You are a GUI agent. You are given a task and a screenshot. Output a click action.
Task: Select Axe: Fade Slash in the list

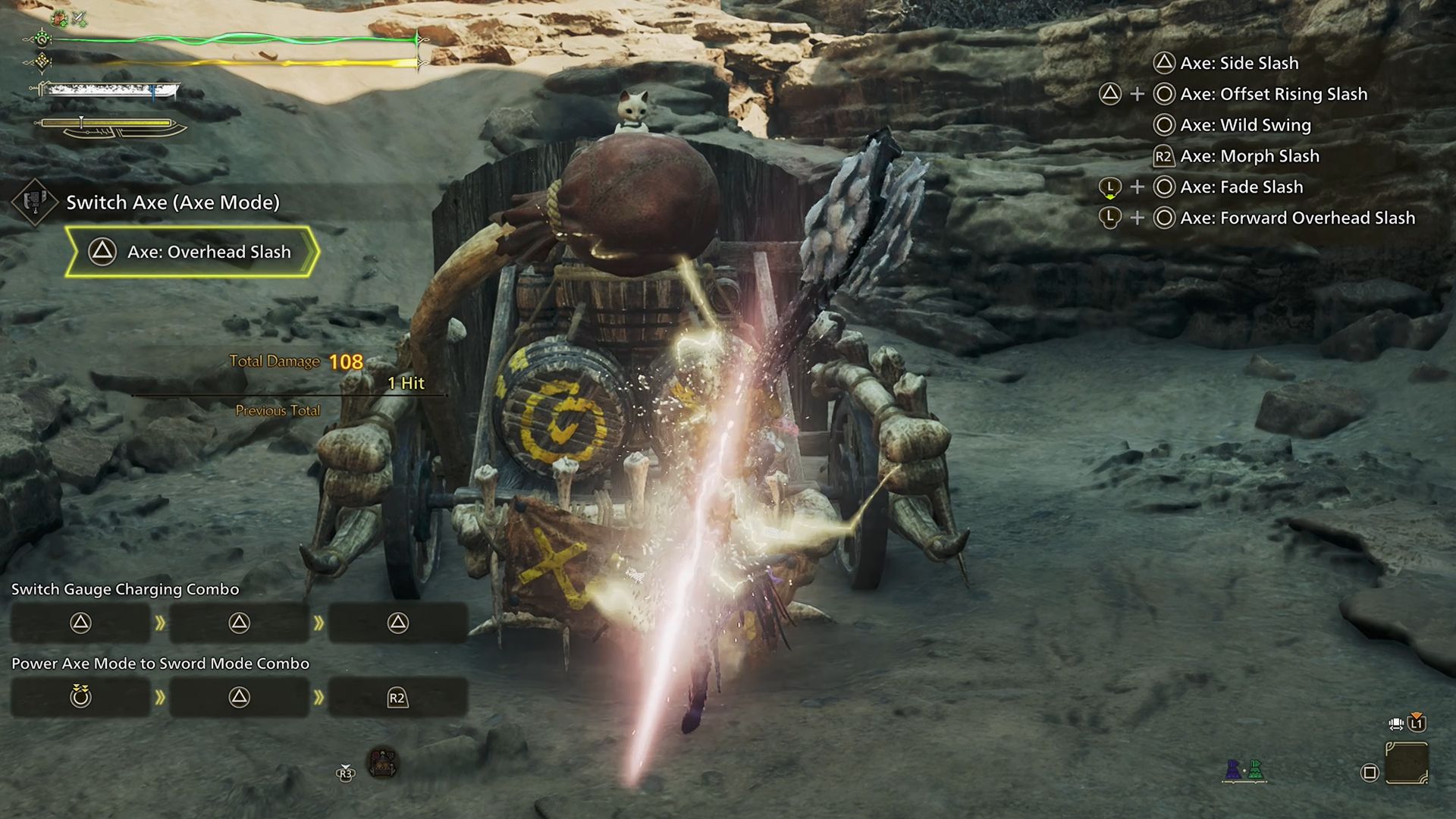coord(1241,187)
